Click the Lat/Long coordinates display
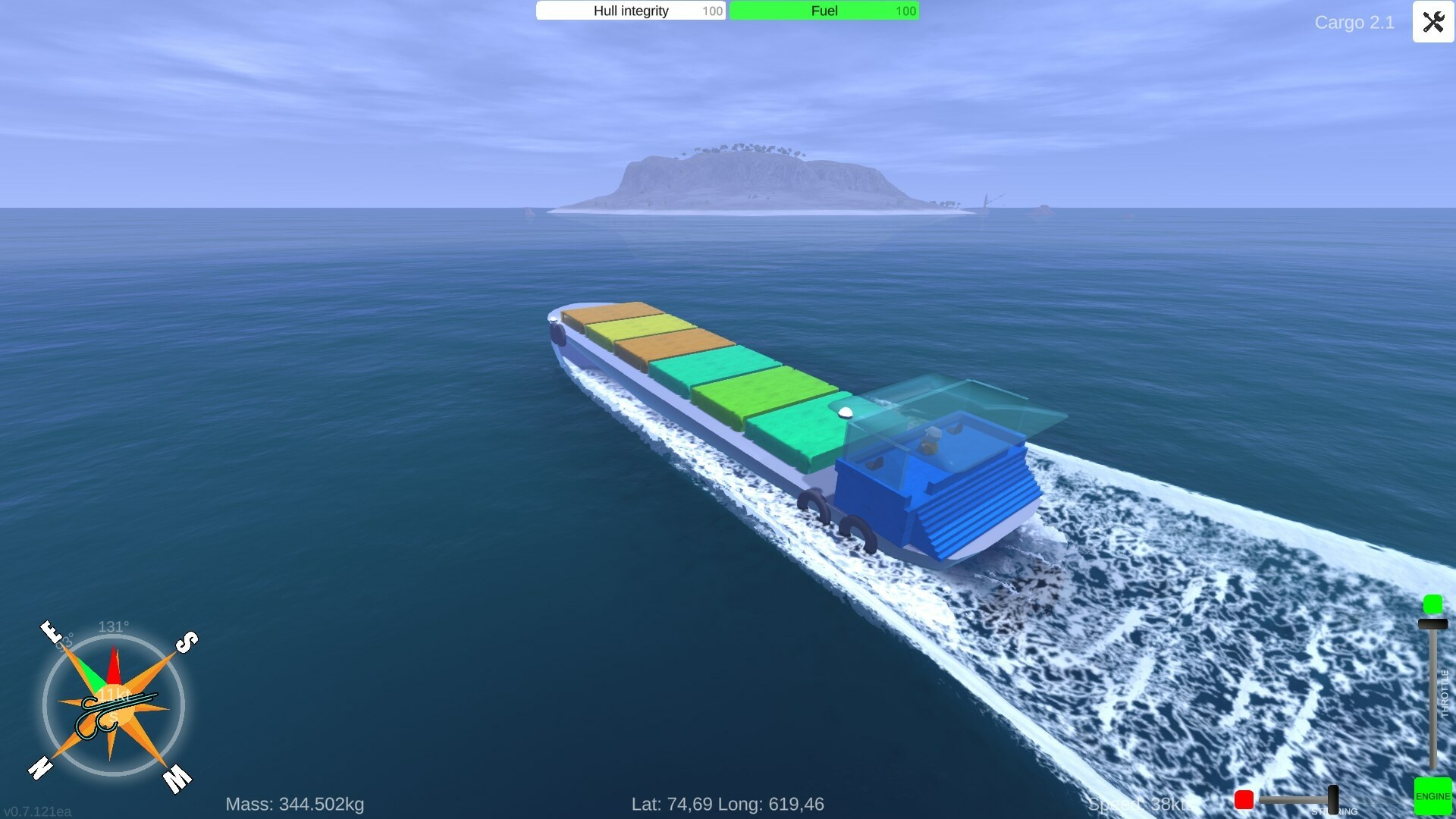 point(726,804)
